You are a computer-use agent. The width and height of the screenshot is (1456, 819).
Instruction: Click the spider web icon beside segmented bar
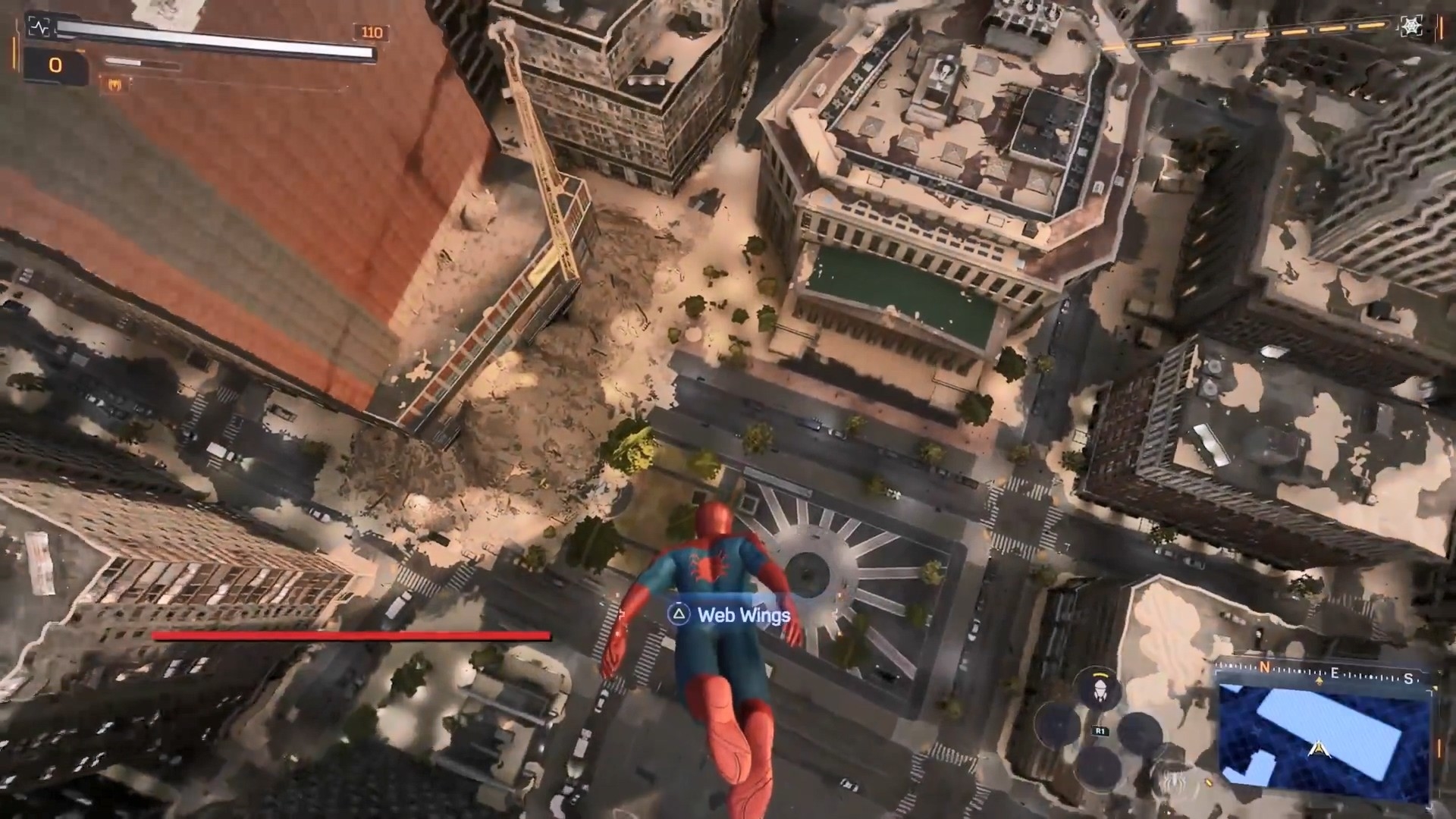(x=1410, y=27)
